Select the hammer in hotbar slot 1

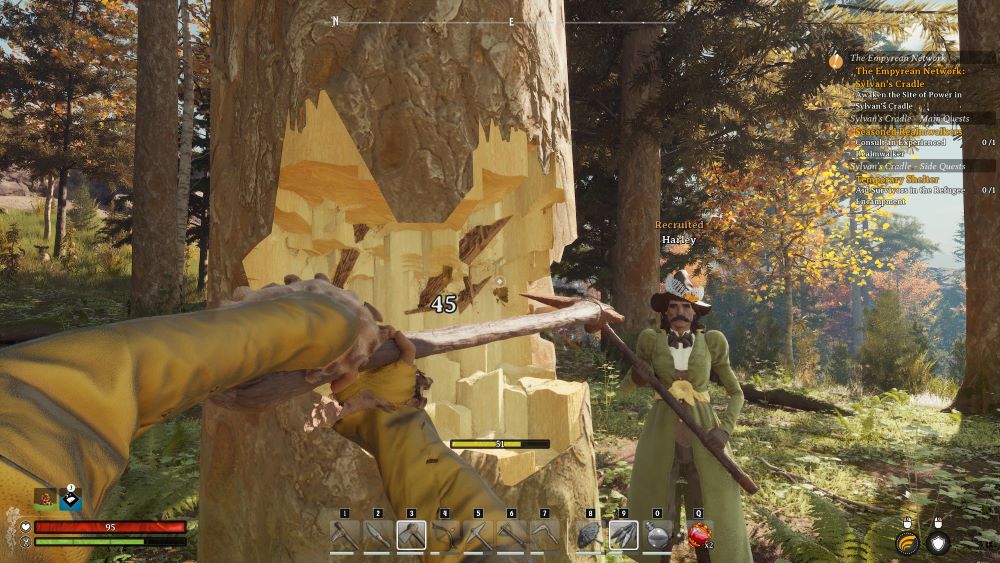point(345,535)
